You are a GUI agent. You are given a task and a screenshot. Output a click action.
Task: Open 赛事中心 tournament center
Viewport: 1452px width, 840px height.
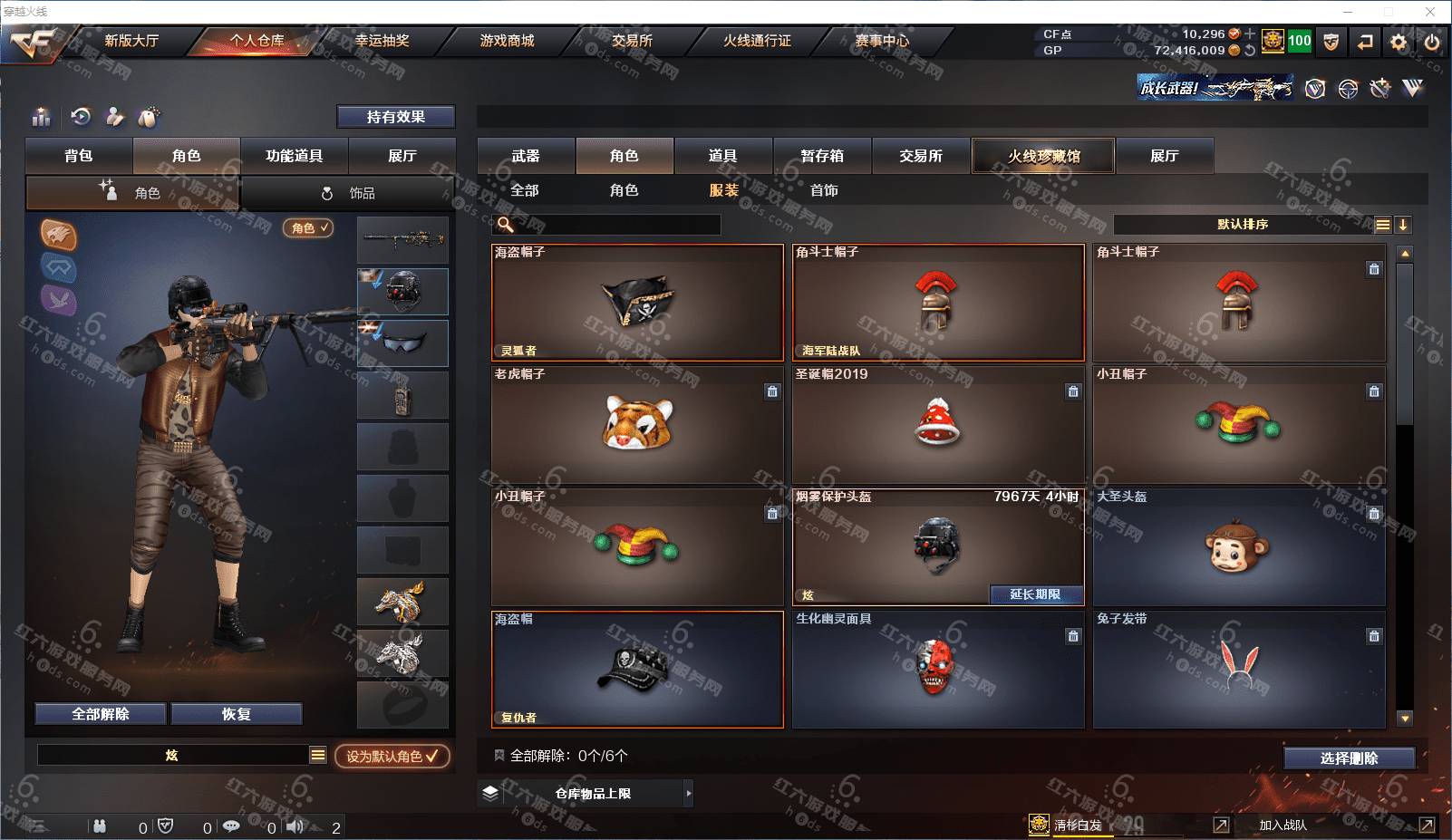click(x=882, y=41)
